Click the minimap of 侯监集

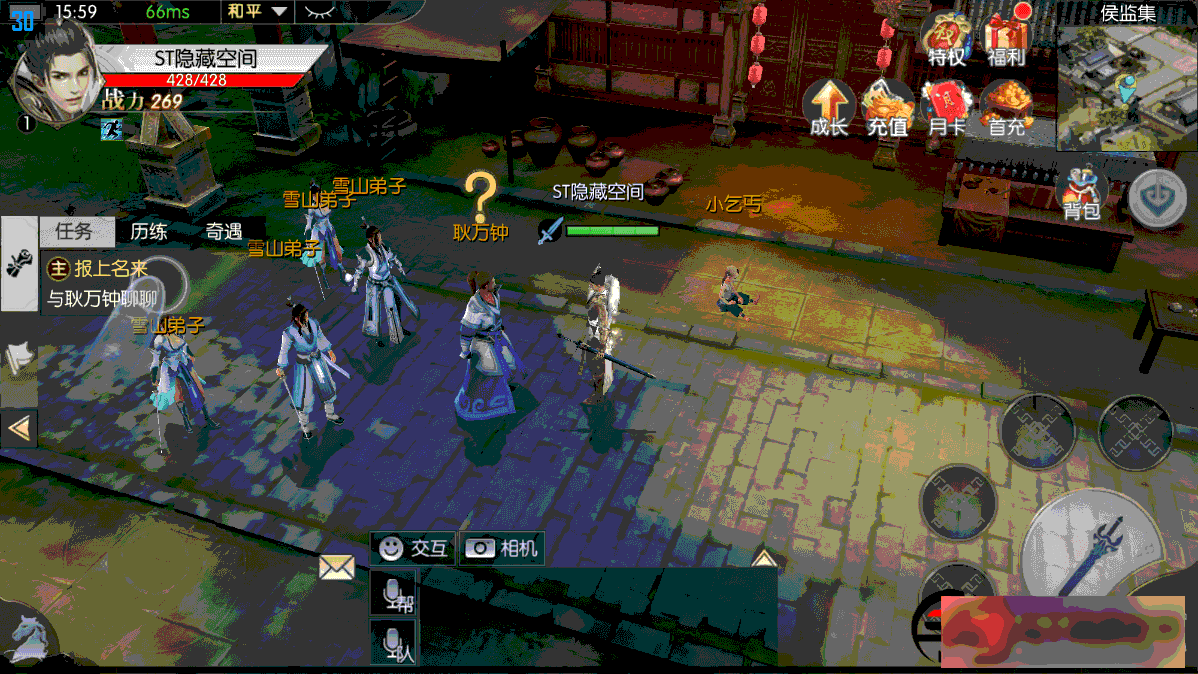coord(1126,88)
